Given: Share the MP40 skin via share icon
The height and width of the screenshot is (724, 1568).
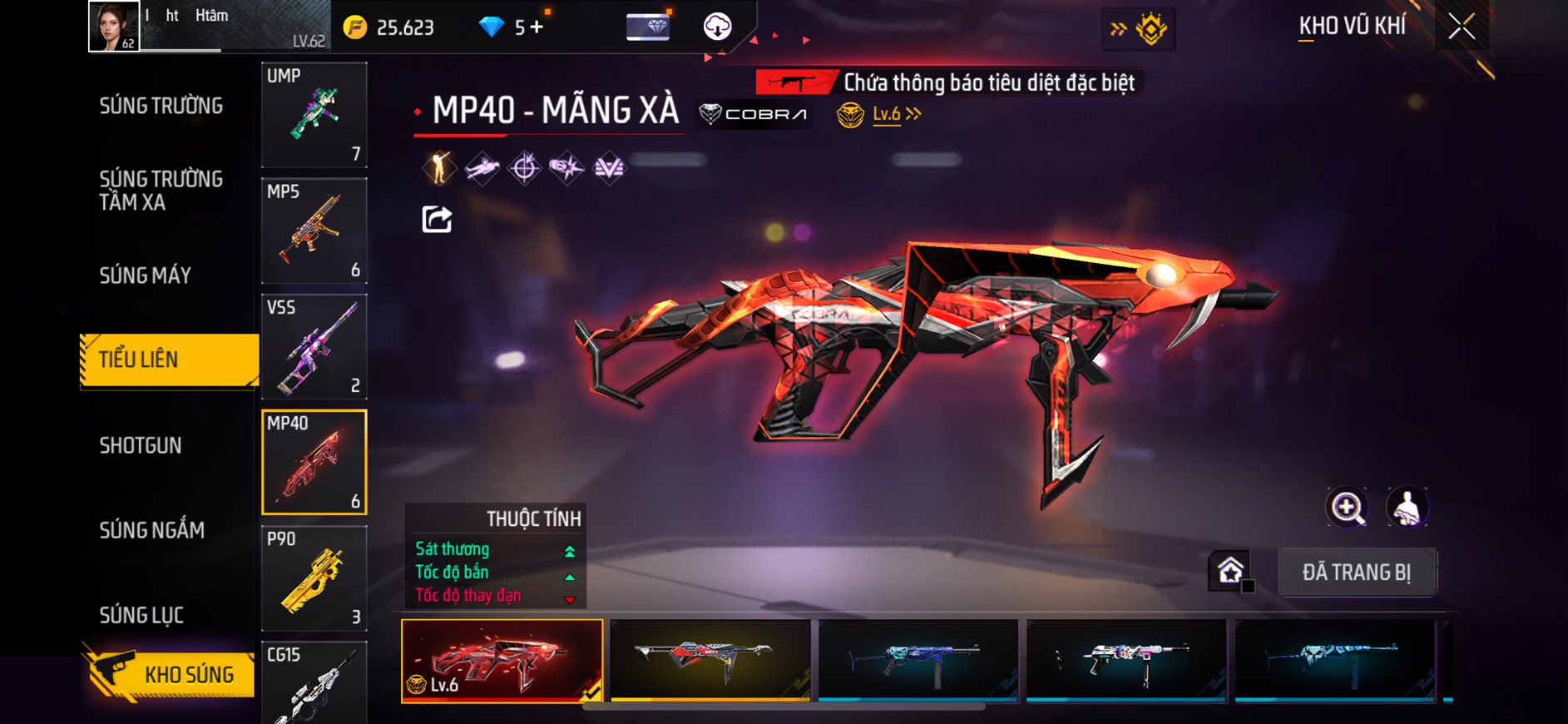Looking at the screenshot, I should click(437, 219).
